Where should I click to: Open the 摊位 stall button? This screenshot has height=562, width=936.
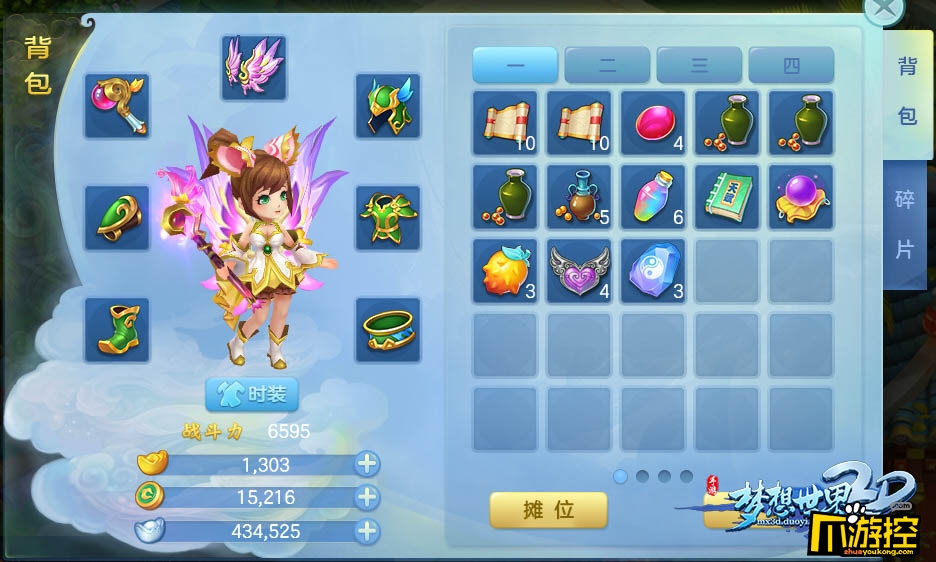coord(548,510)
